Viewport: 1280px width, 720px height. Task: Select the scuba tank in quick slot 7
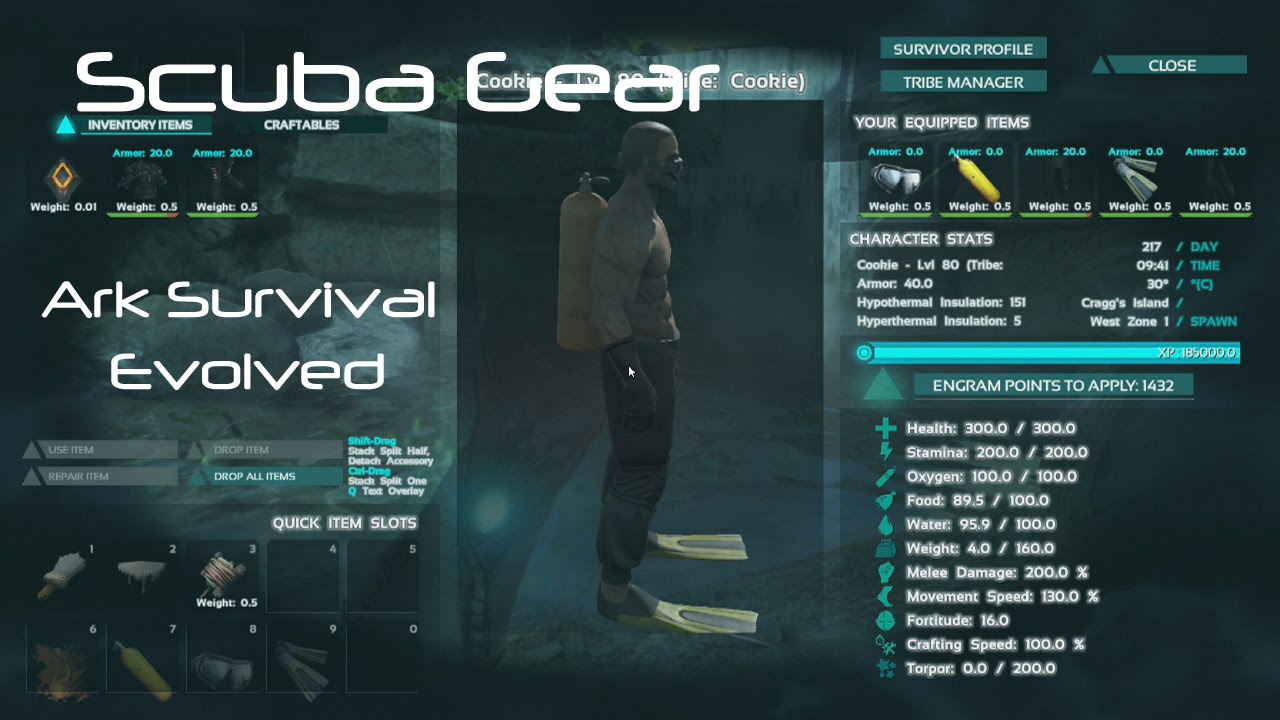click(x=142, y=665)
